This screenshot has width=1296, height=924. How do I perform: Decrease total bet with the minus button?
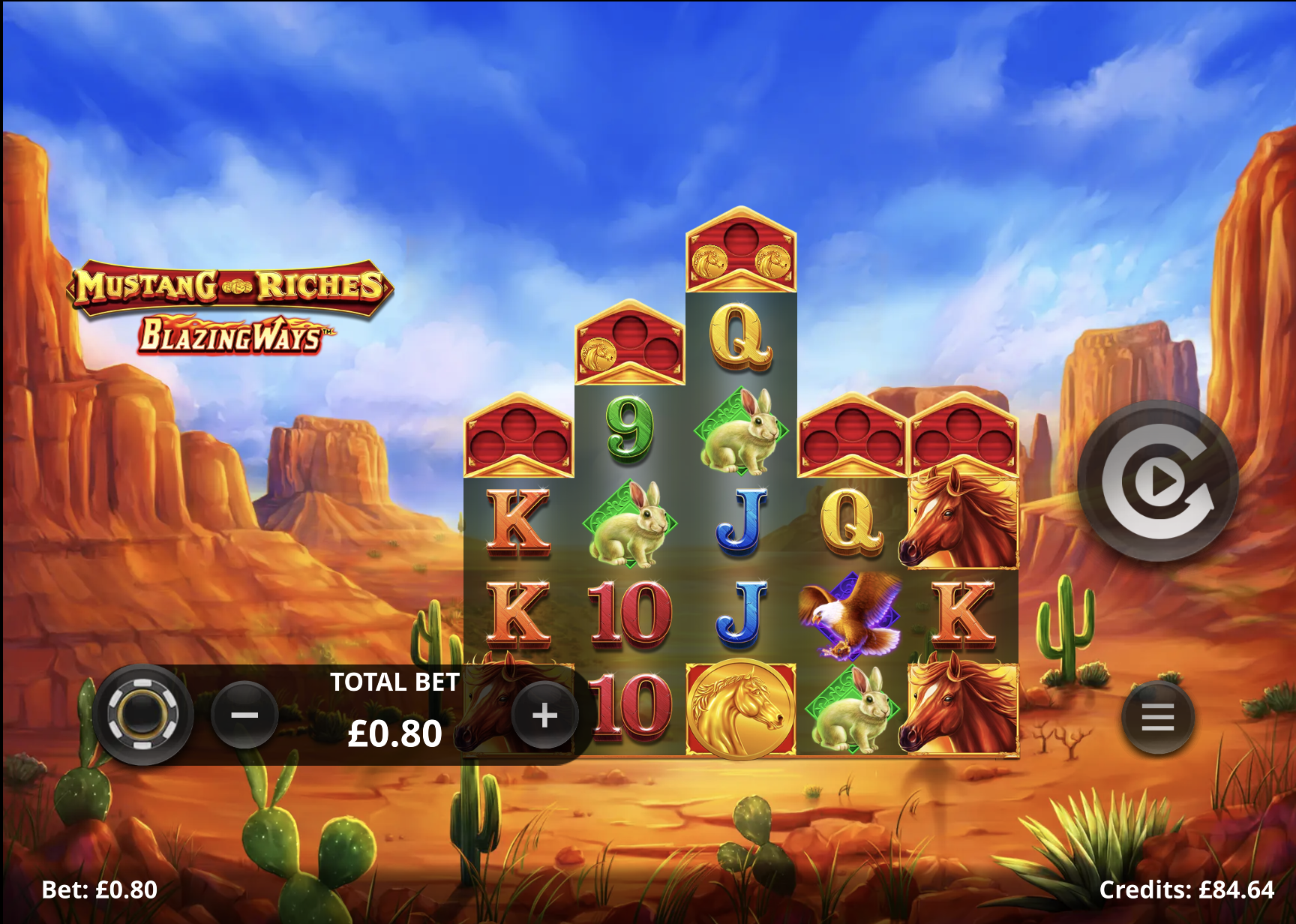coord(244,715)
